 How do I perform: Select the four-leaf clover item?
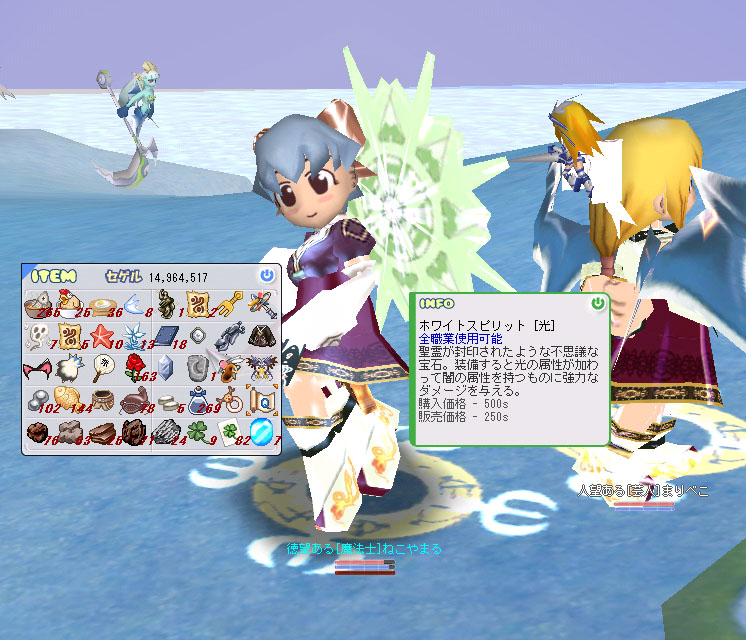197,432
